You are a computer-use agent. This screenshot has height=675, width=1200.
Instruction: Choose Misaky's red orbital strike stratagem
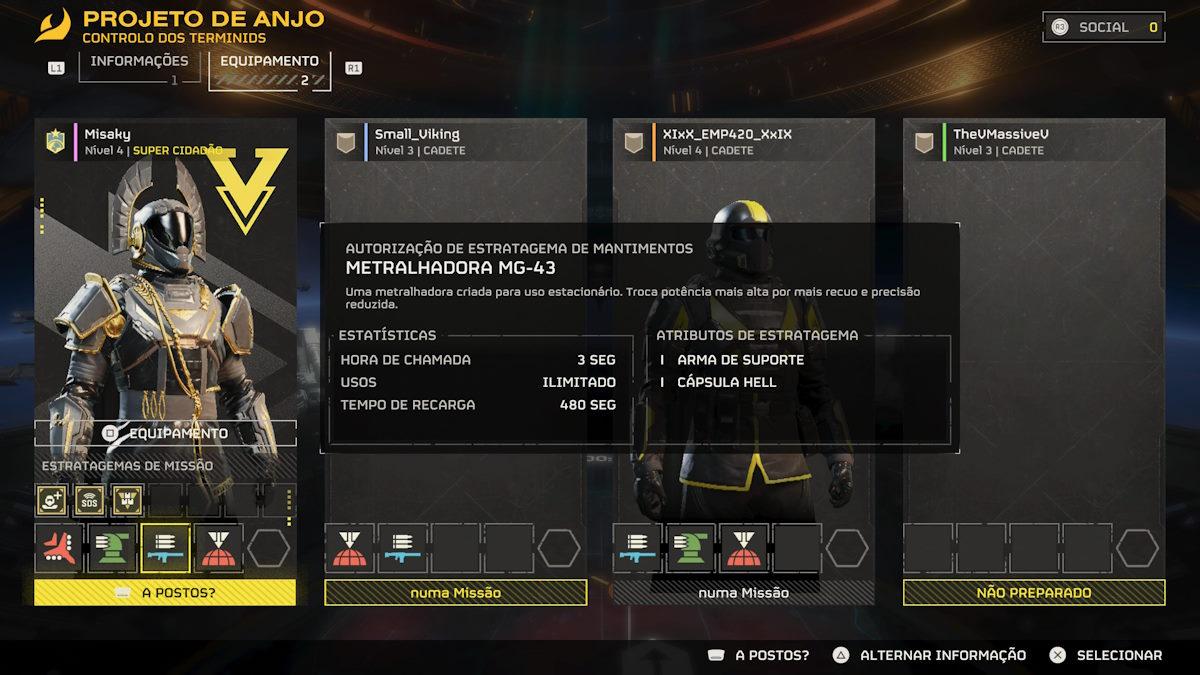219,548
